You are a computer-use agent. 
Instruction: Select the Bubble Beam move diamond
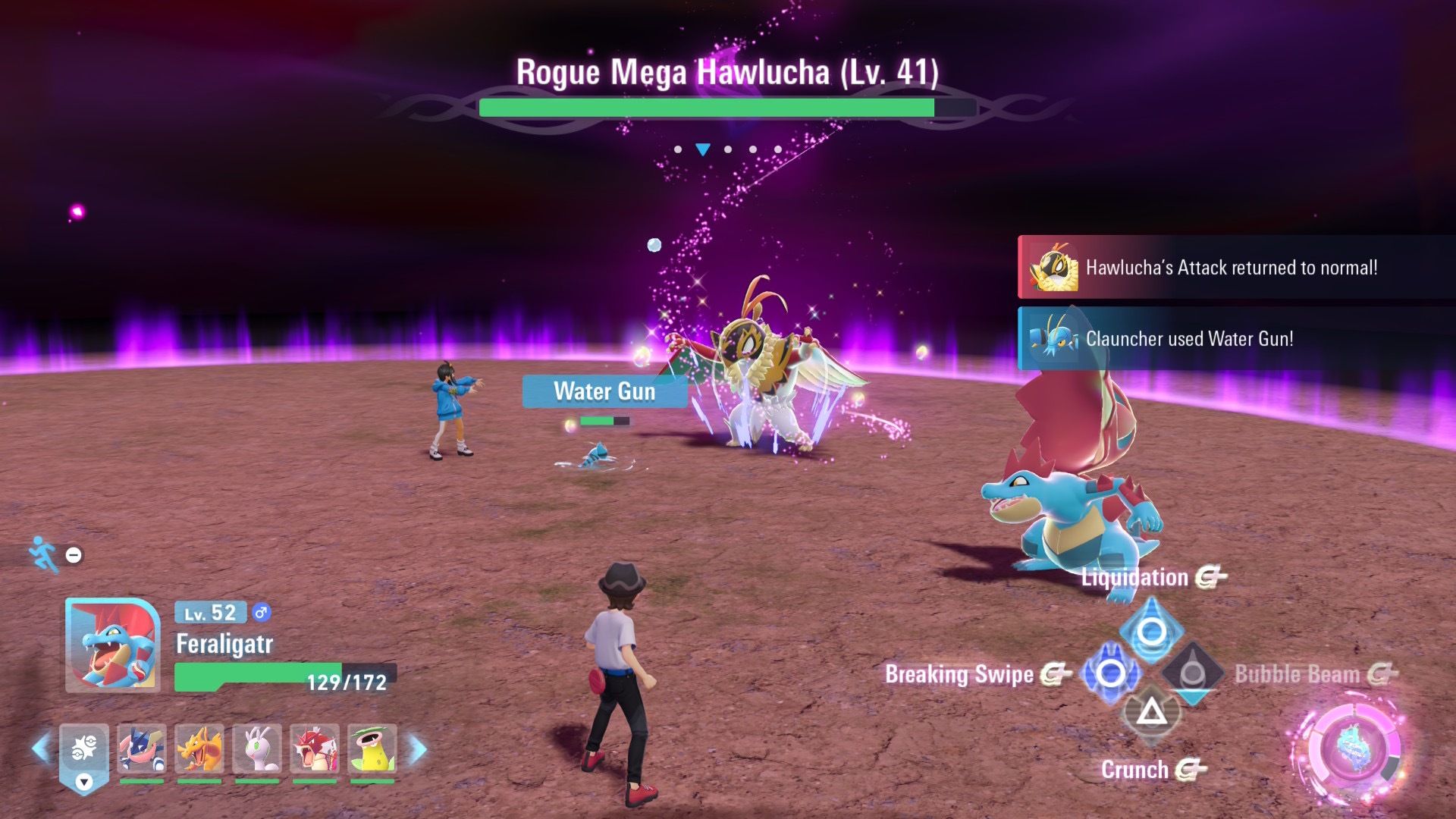1193,673
